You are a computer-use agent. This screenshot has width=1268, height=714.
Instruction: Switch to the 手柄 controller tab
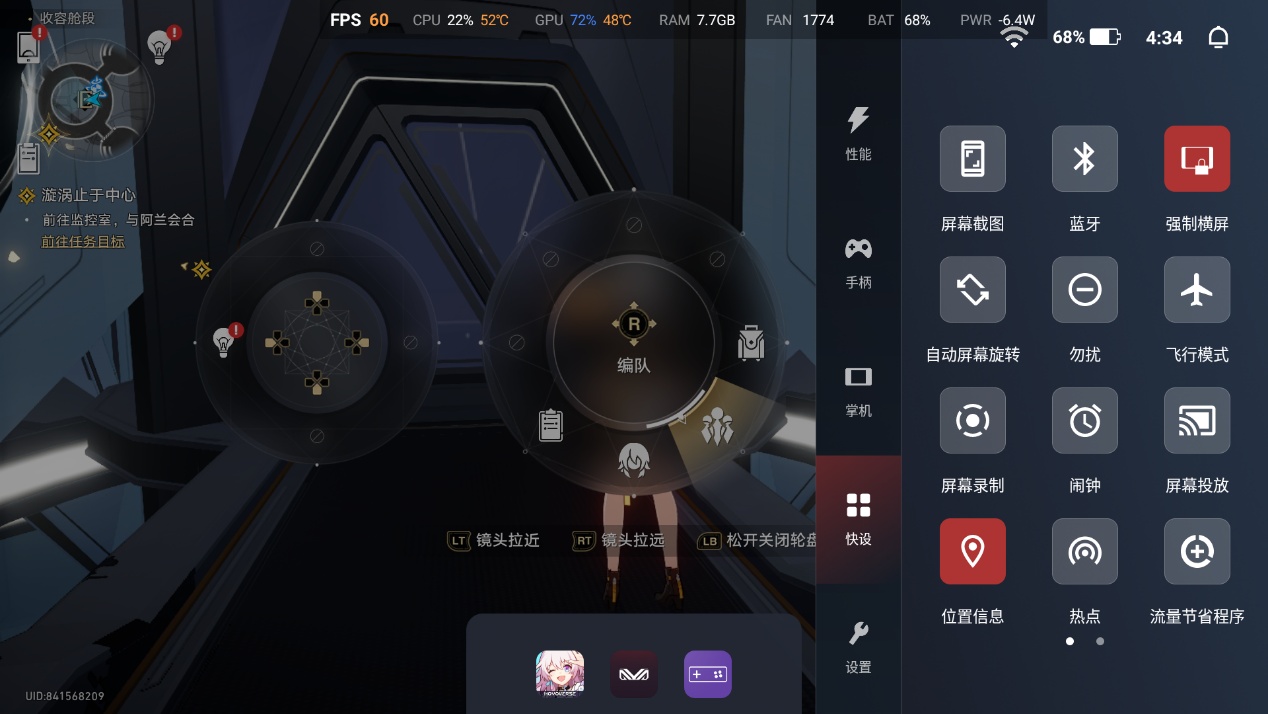(x=858, y=262)
